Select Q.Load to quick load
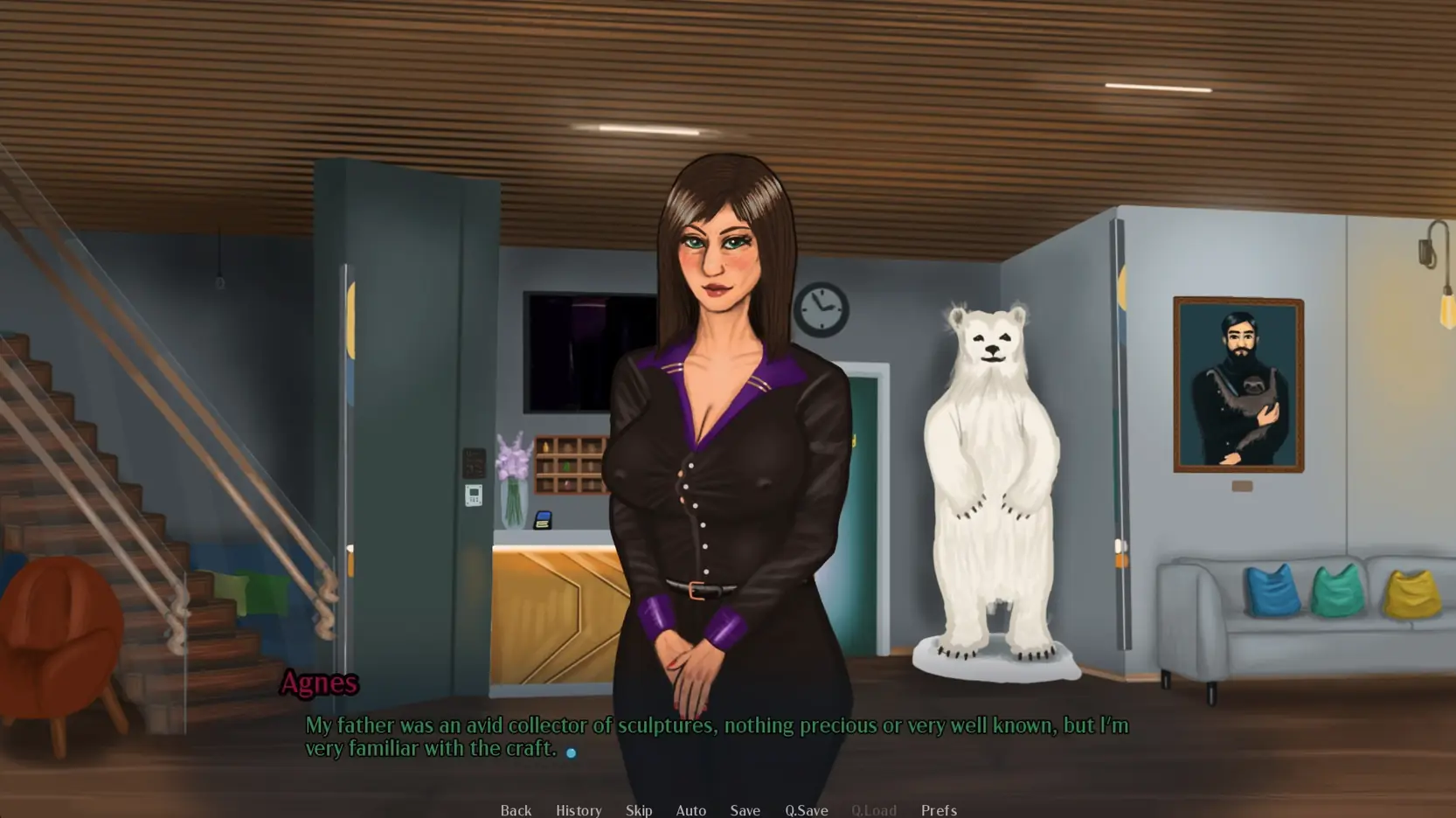Image resolution: width=1456 pixels, height=818 pixels. [873, 810]
